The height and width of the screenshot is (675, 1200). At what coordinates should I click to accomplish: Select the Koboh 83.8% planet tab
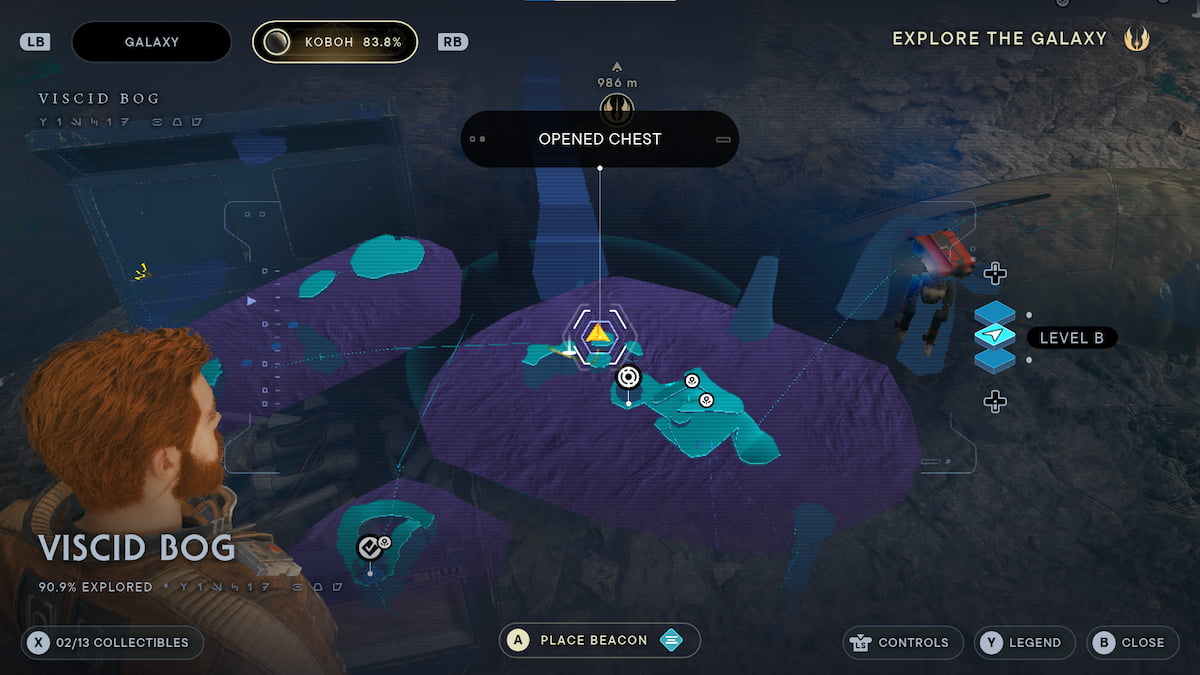pos(334,42)
